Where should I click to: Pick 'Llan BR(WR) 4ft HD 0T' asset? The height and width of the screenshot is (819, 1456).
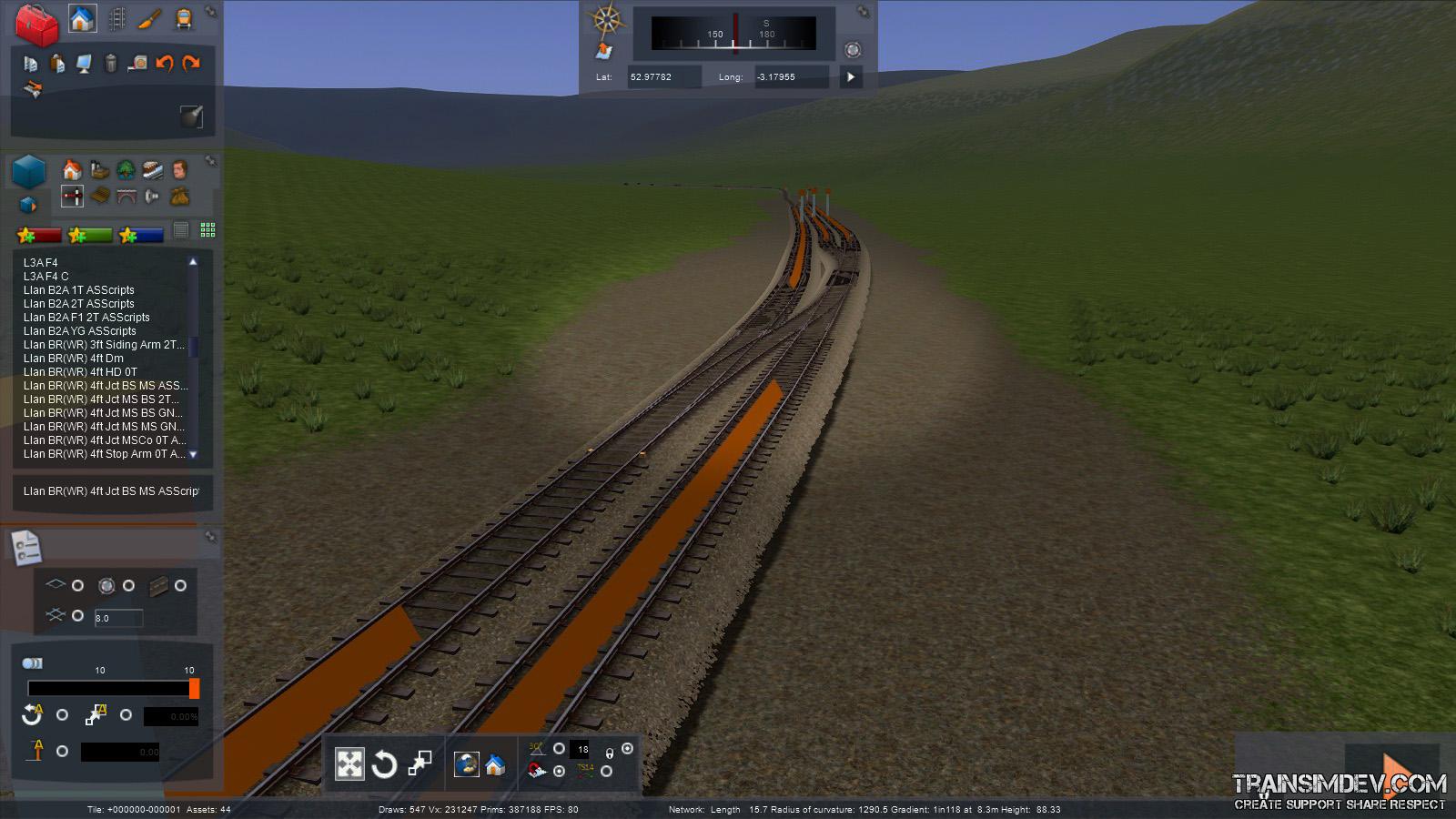(x=80, y=372)
